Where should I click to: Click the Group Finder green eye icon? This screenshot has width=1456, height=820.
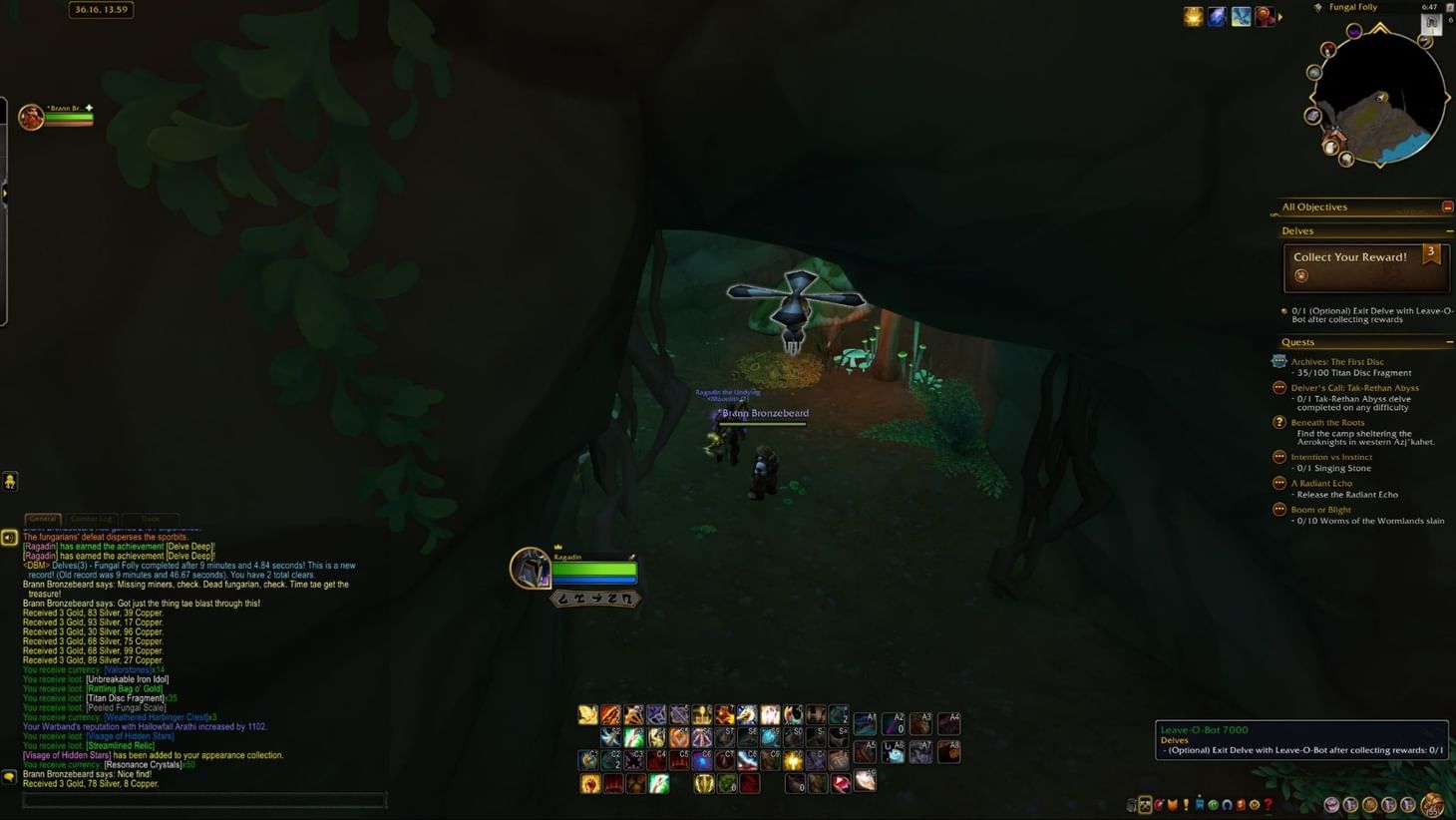pyautogui.click(x=1214, y=804)
